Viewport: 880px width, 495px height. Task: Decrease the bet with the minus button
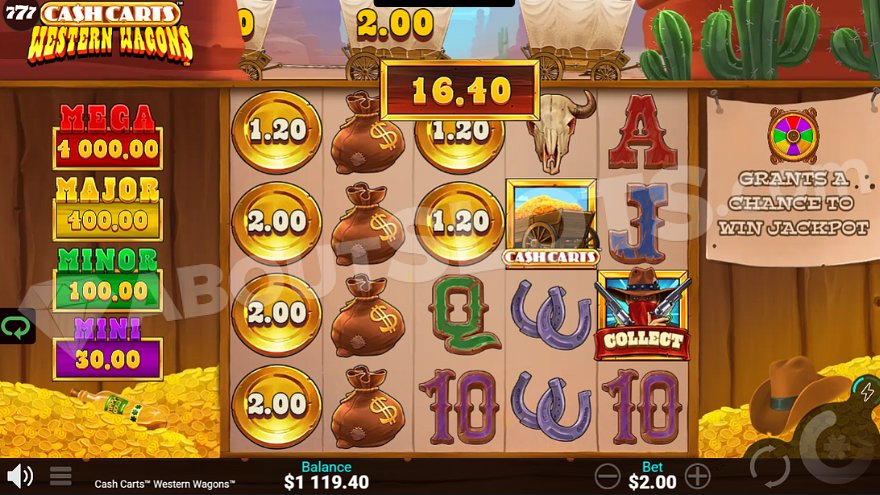click(x=607, y=475)
